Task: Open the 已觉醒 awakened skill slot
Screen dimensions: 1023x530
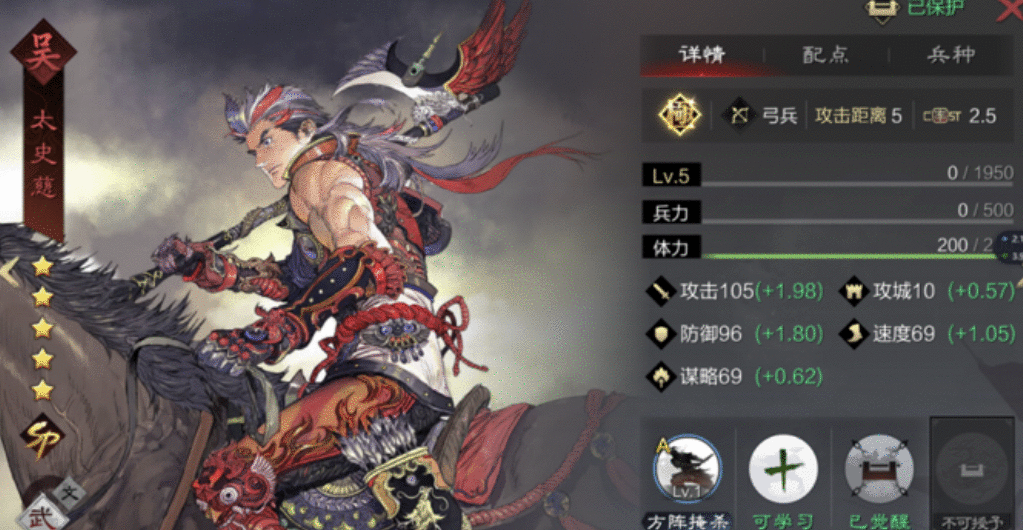Action: (878, 469)
